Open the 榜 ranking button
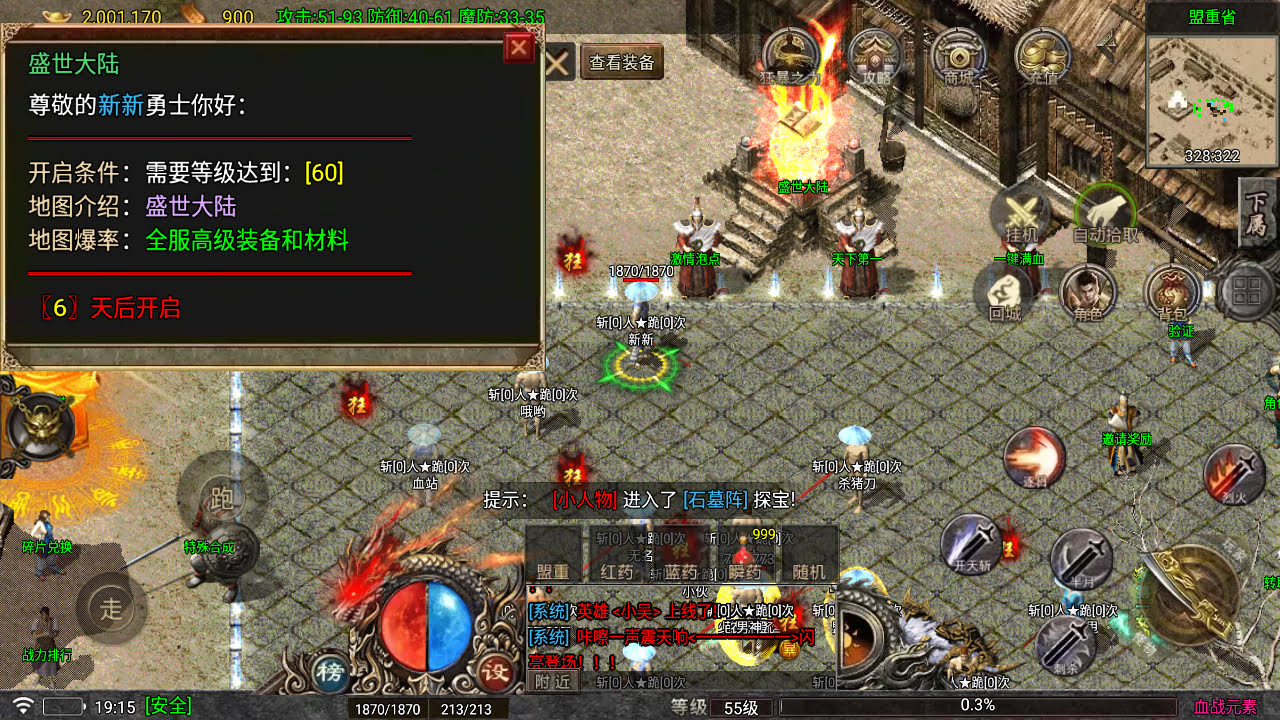 (330, 671)
